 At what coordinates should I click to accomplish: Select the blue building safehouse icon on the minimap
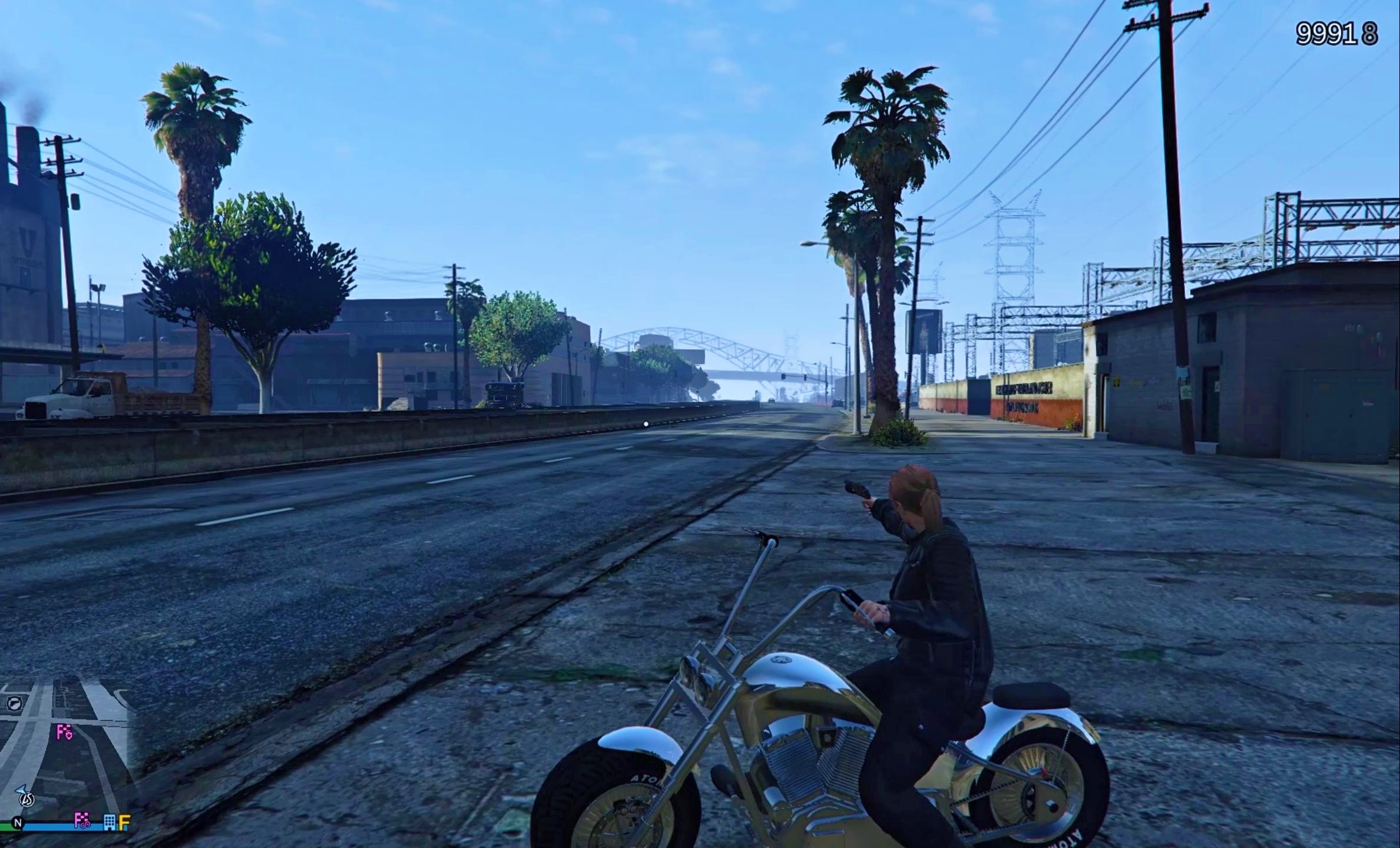(110, 823)
